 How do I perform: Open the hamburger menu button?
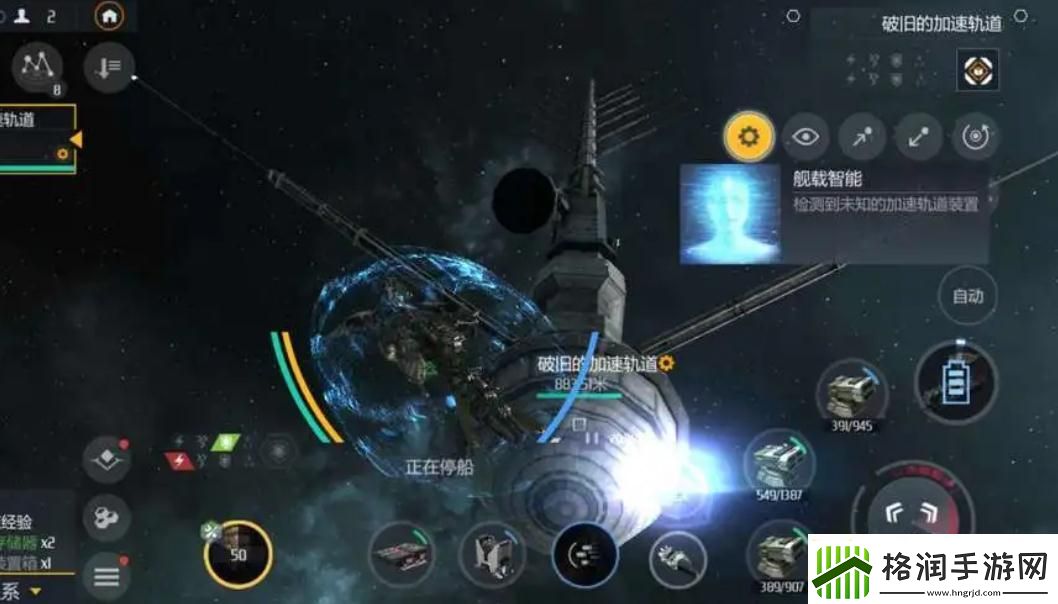[x=106, y=576]
